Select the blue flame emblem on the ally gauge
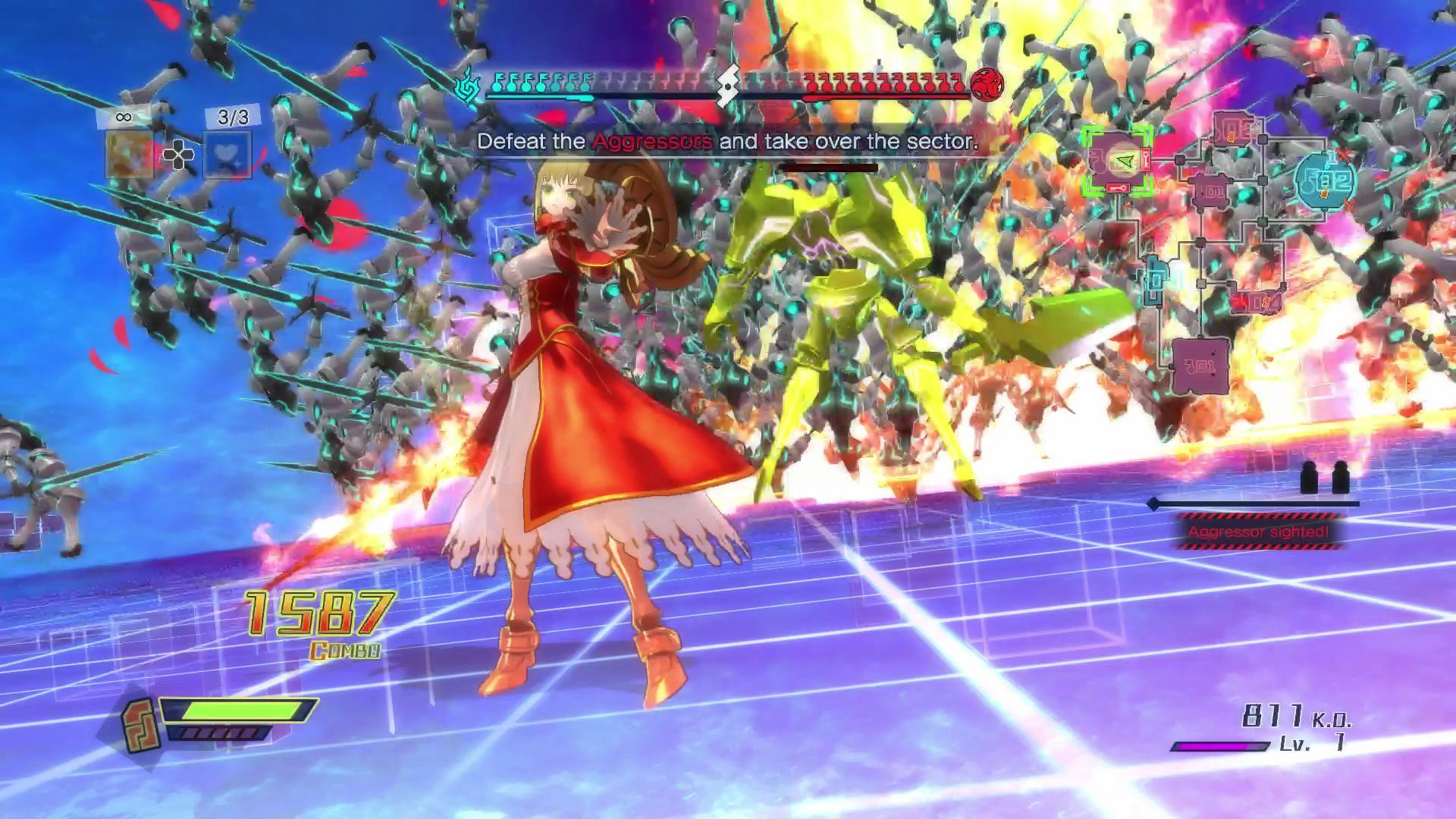Image resolution: width=1456 pixels, height=819 pixels. click(468, 86)
